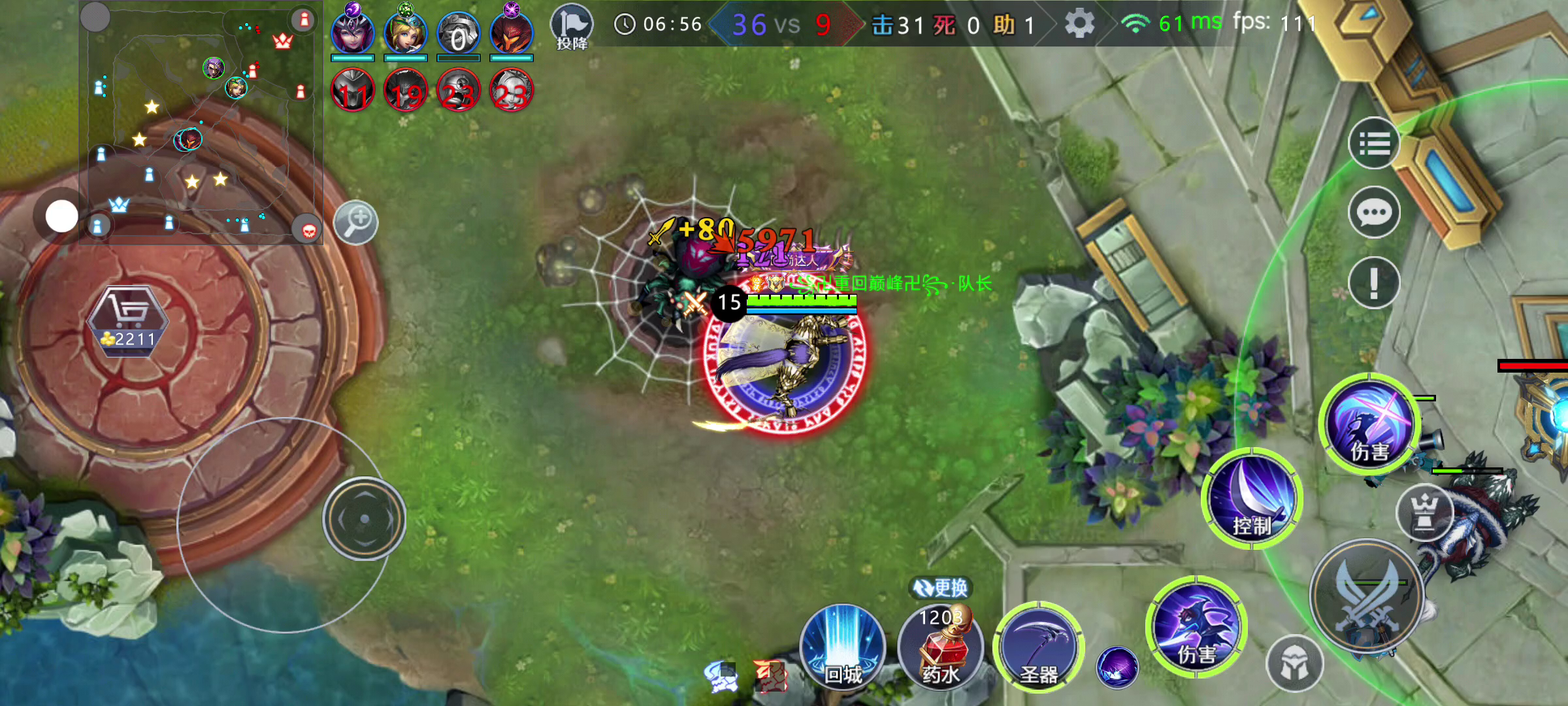Open the scoreboard list button
The width and height of the screenshot is (1568, 706).
[x=1374, y=143]
